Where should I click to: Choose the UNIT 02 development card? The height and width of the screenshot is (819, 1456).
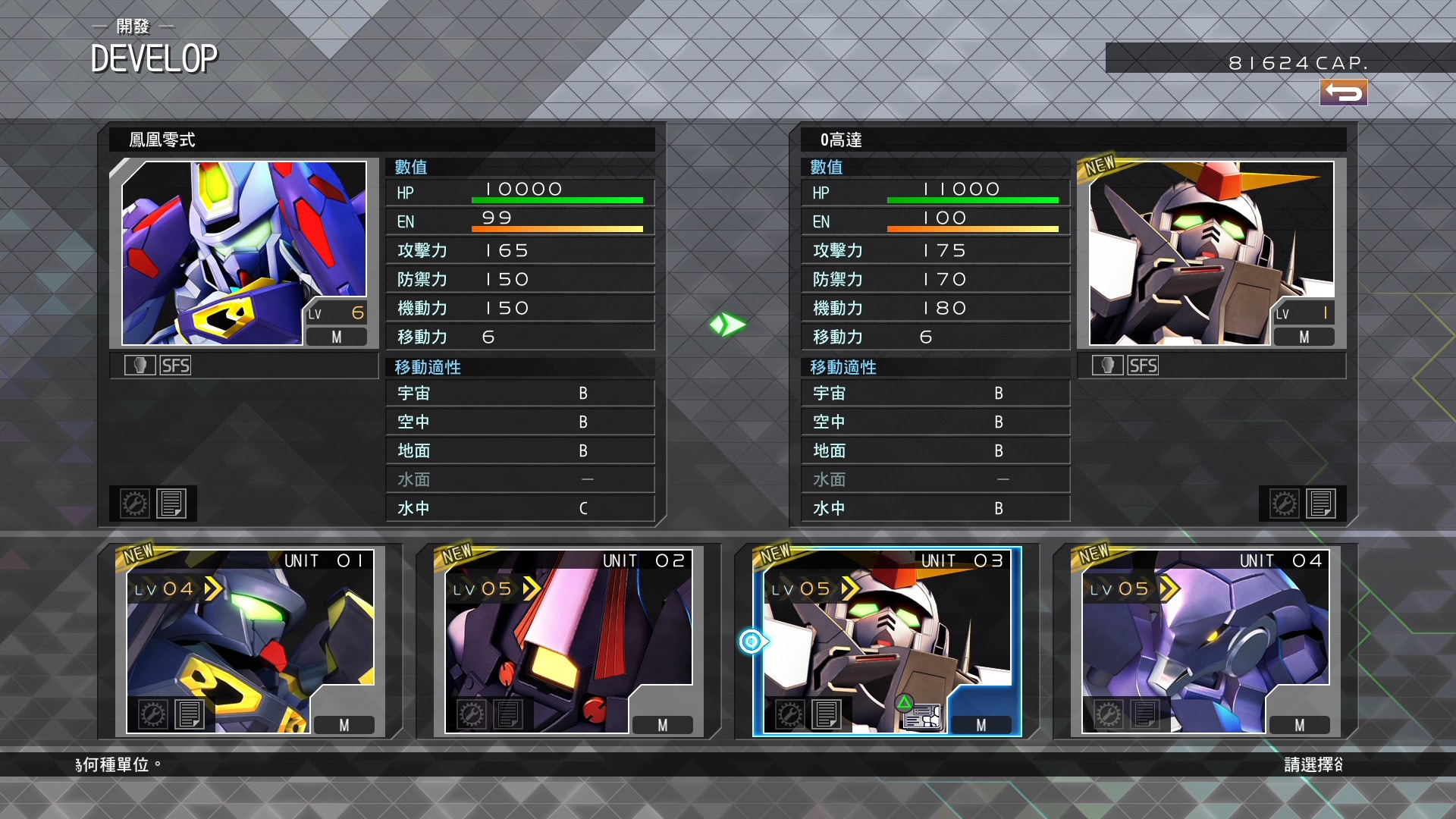pos(569,641)
